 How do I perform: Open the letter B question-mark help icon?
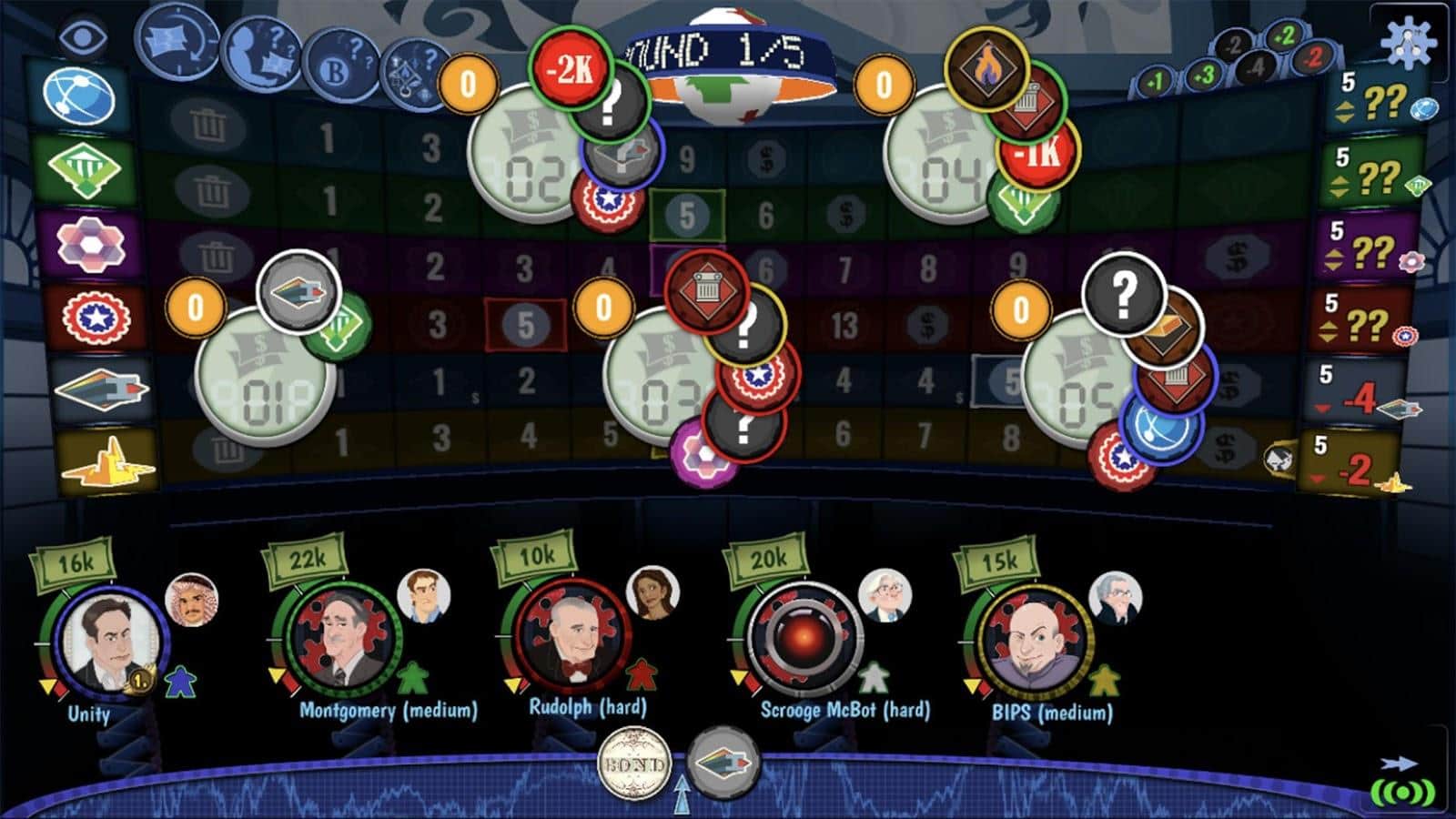tap(340, 66)
